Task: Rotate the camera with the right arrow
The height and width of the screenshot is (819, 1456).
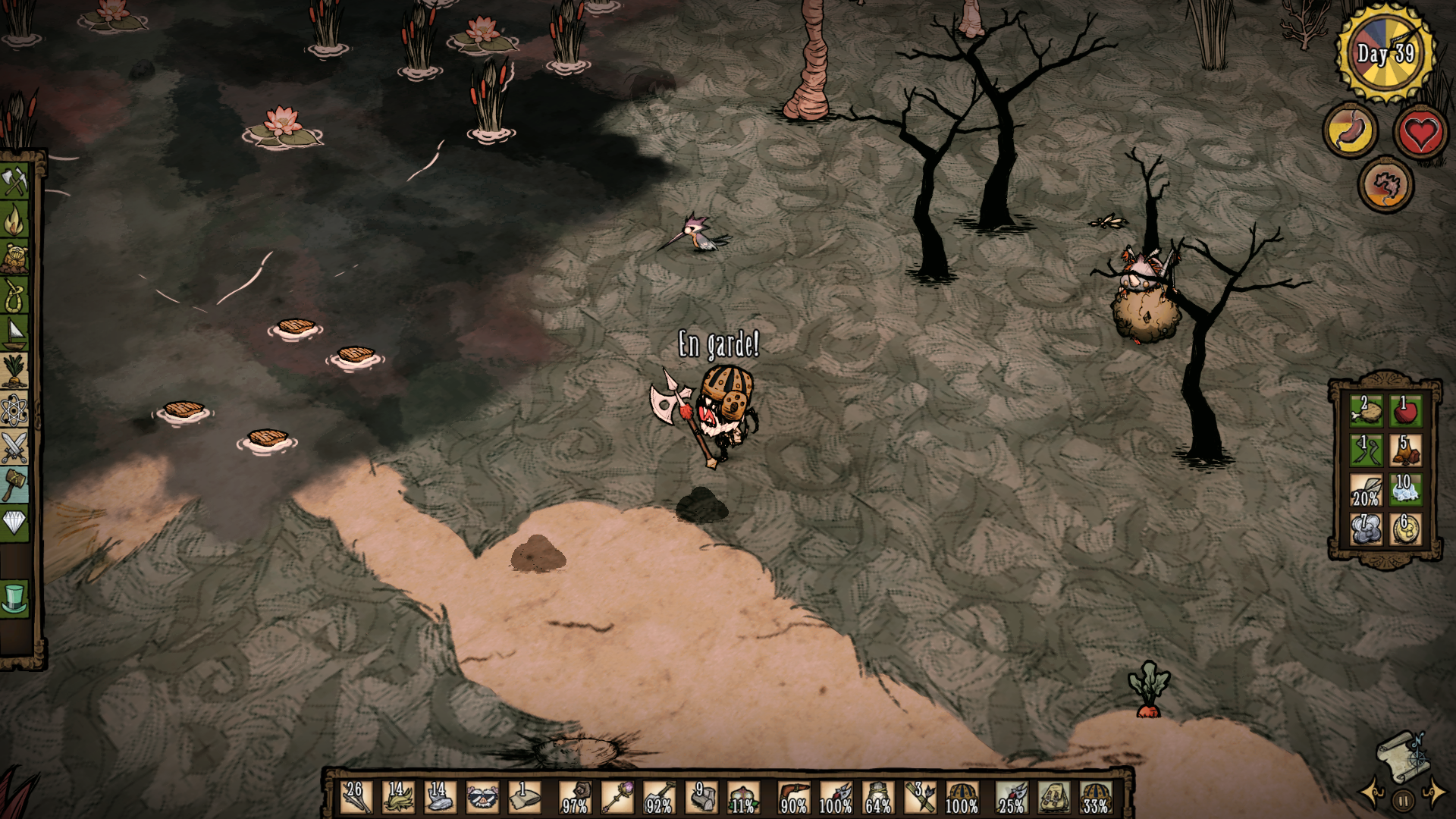Action: 1434,791
